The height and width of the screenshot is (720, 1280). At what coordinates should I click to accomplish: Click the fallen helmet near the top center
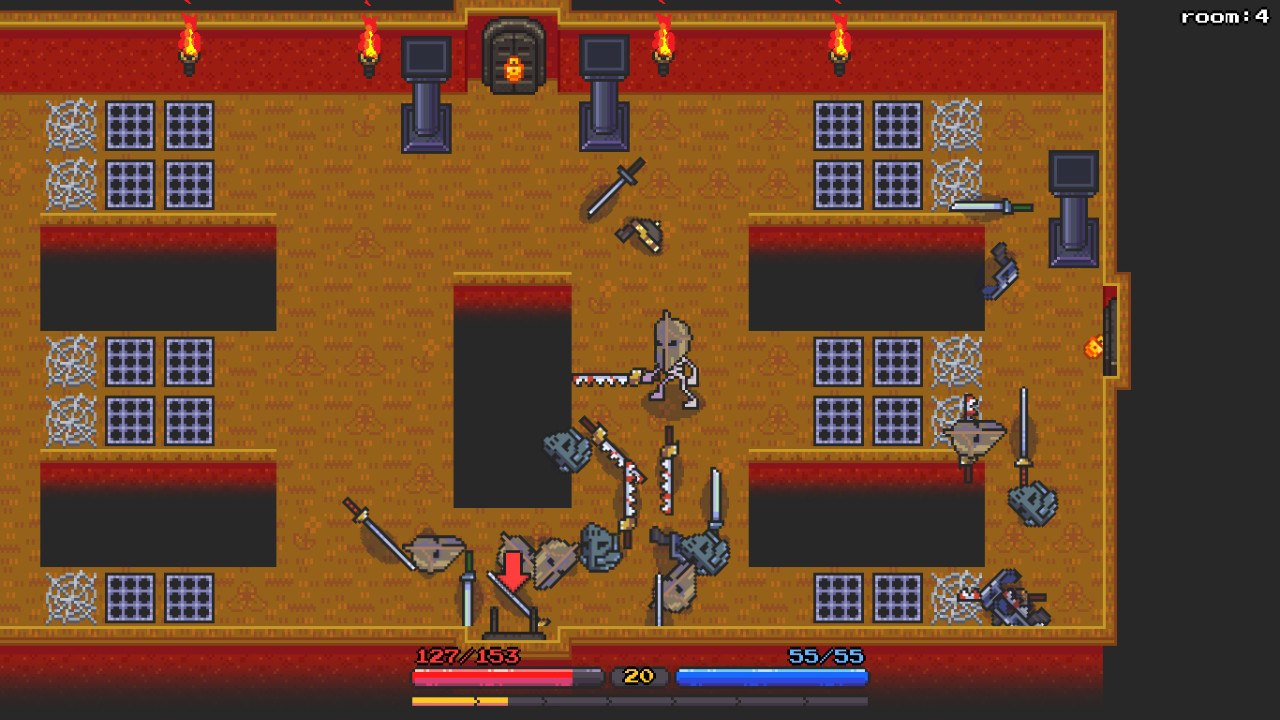point(641,235)
